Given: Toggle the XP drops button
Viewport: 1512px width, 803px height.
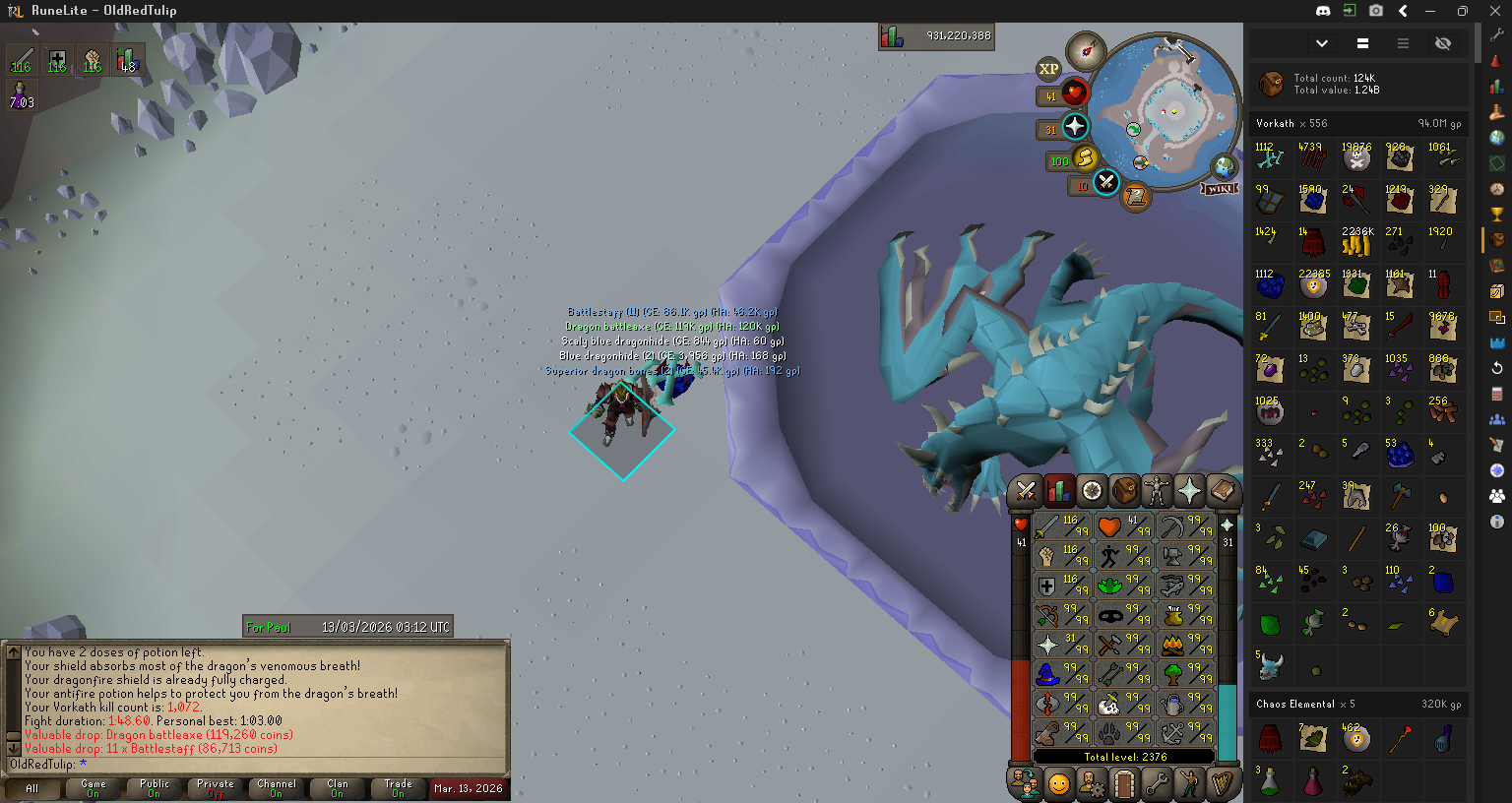Looking at the screenshot, I should pos(1048,69).
